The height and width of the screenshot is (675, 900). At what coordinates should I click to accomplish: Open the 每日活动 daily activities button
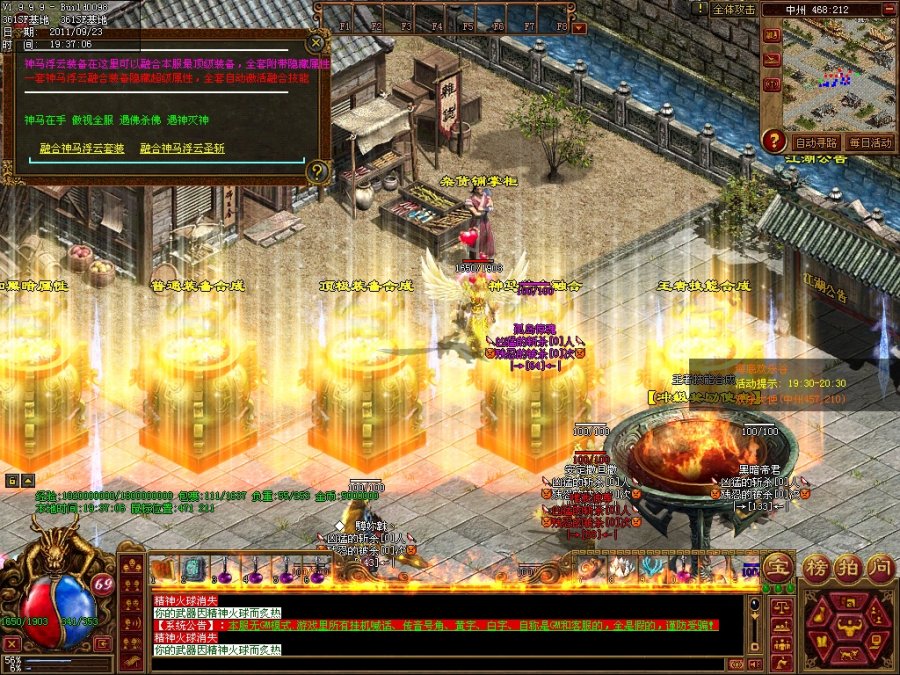click(x=870, y=142)
